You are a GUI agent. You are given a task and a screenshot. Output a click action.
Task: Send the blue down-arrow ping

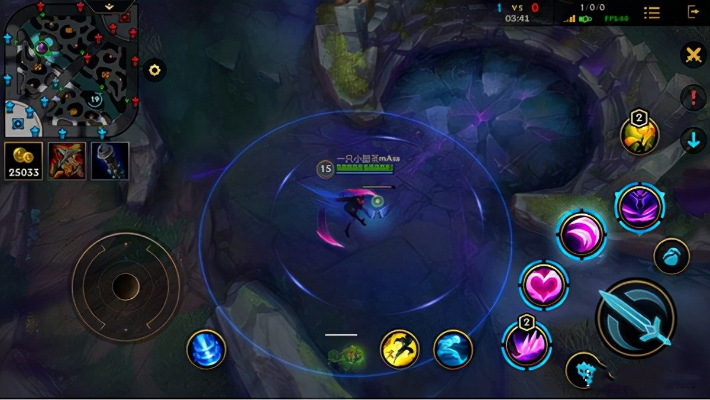click(x=693, y=139)
